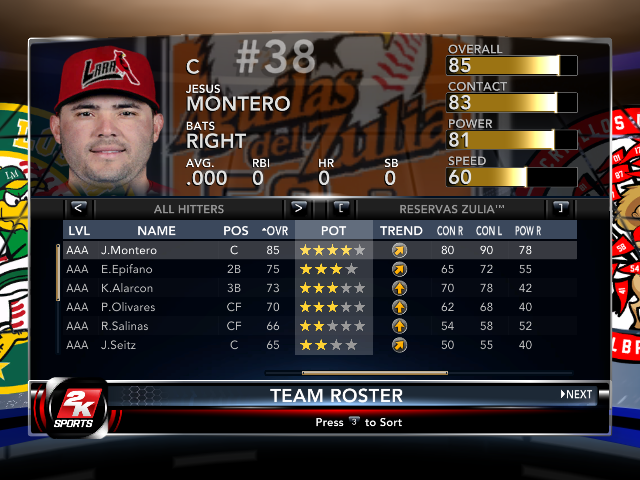Viewport: 640px width, 480px height.
Task: Sort by the CON L column
Action: 488,231
